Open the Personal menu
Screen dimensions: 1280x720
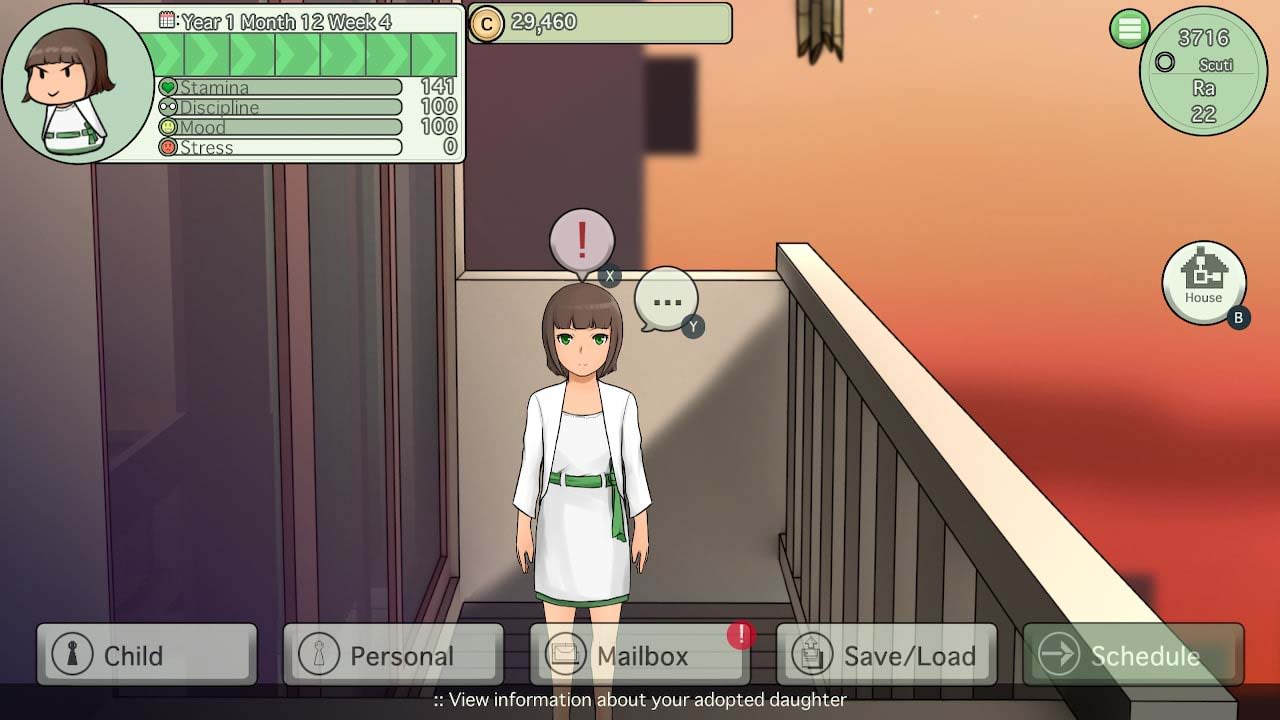[393, 656]
